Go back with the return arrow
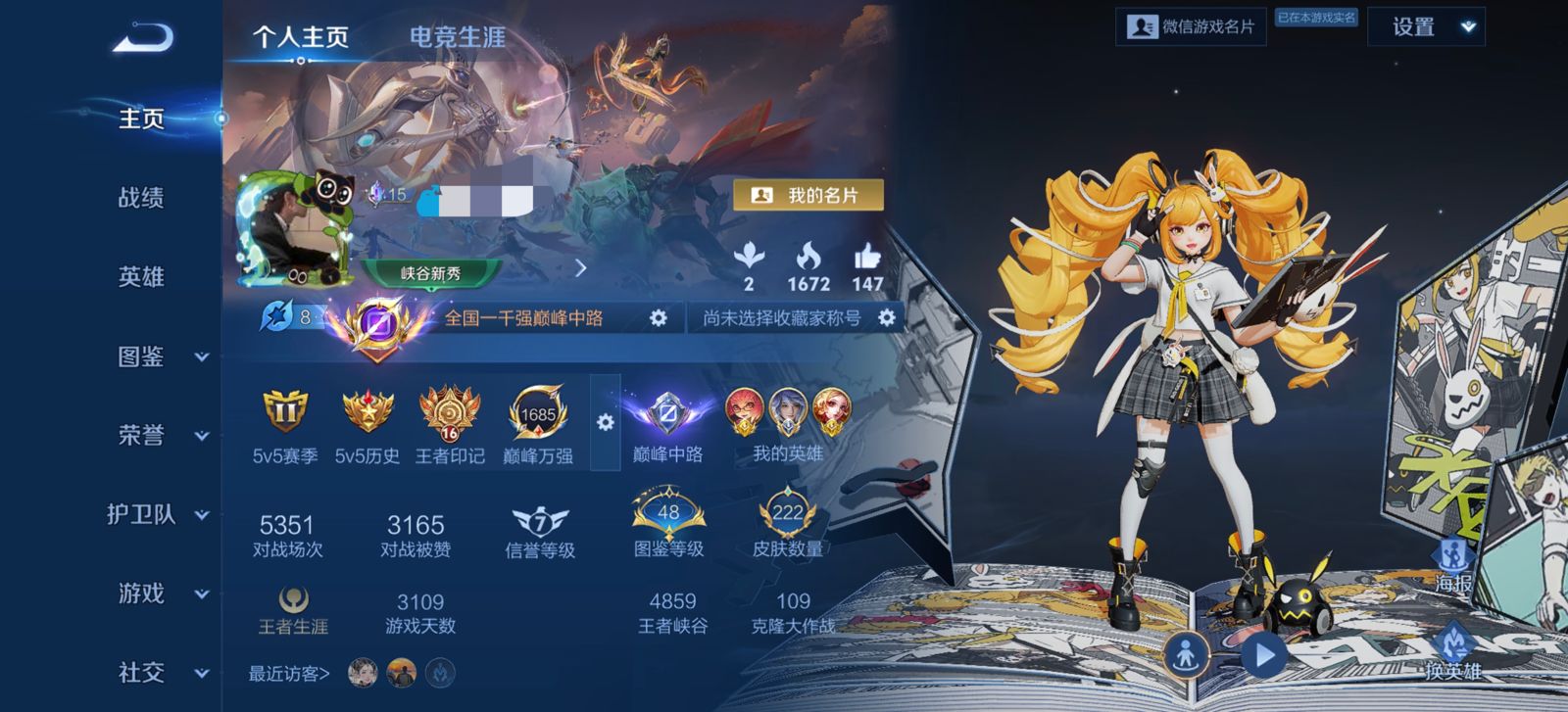This screenshot has height=712, width=1568. point(143,37)
